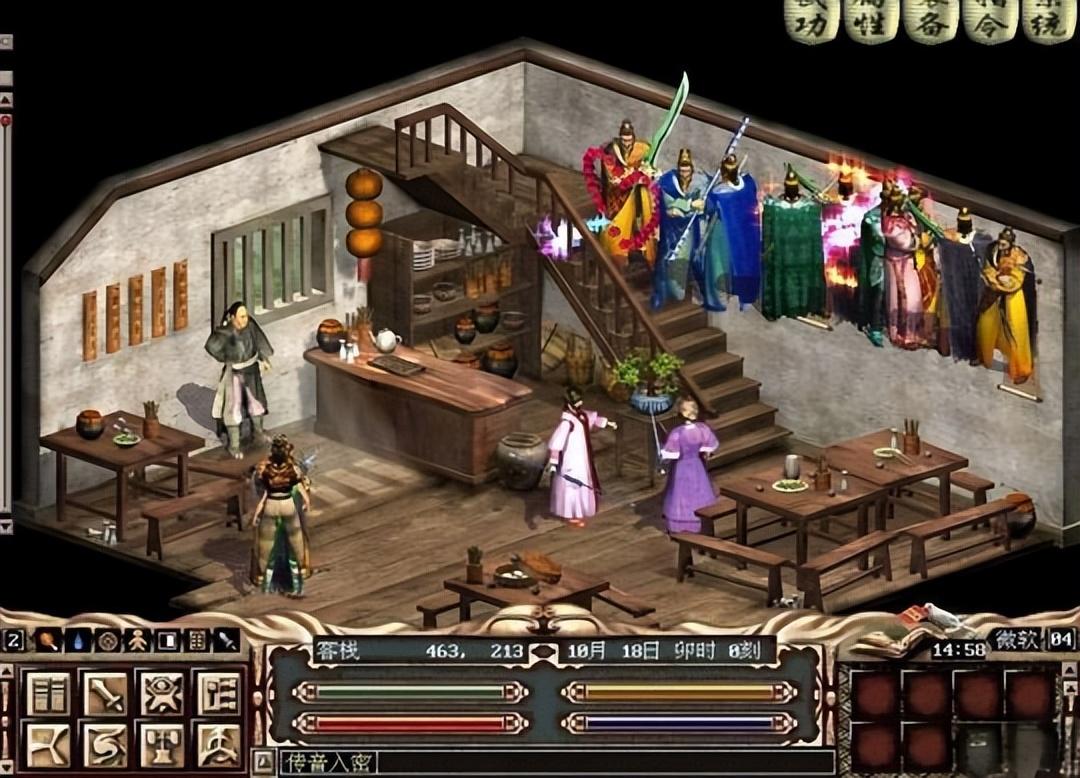
Task: Select the eye symbol skill icon
Action: tap(162, 694)
